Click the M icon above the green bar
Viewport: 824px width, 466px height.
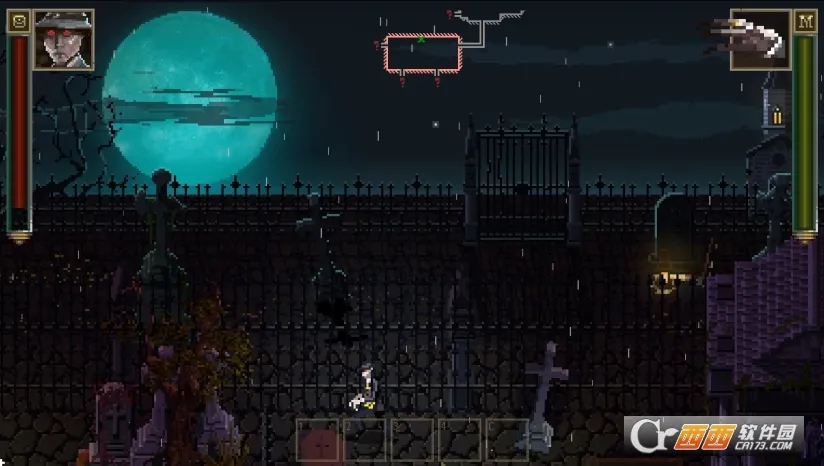tap(805, 21)
